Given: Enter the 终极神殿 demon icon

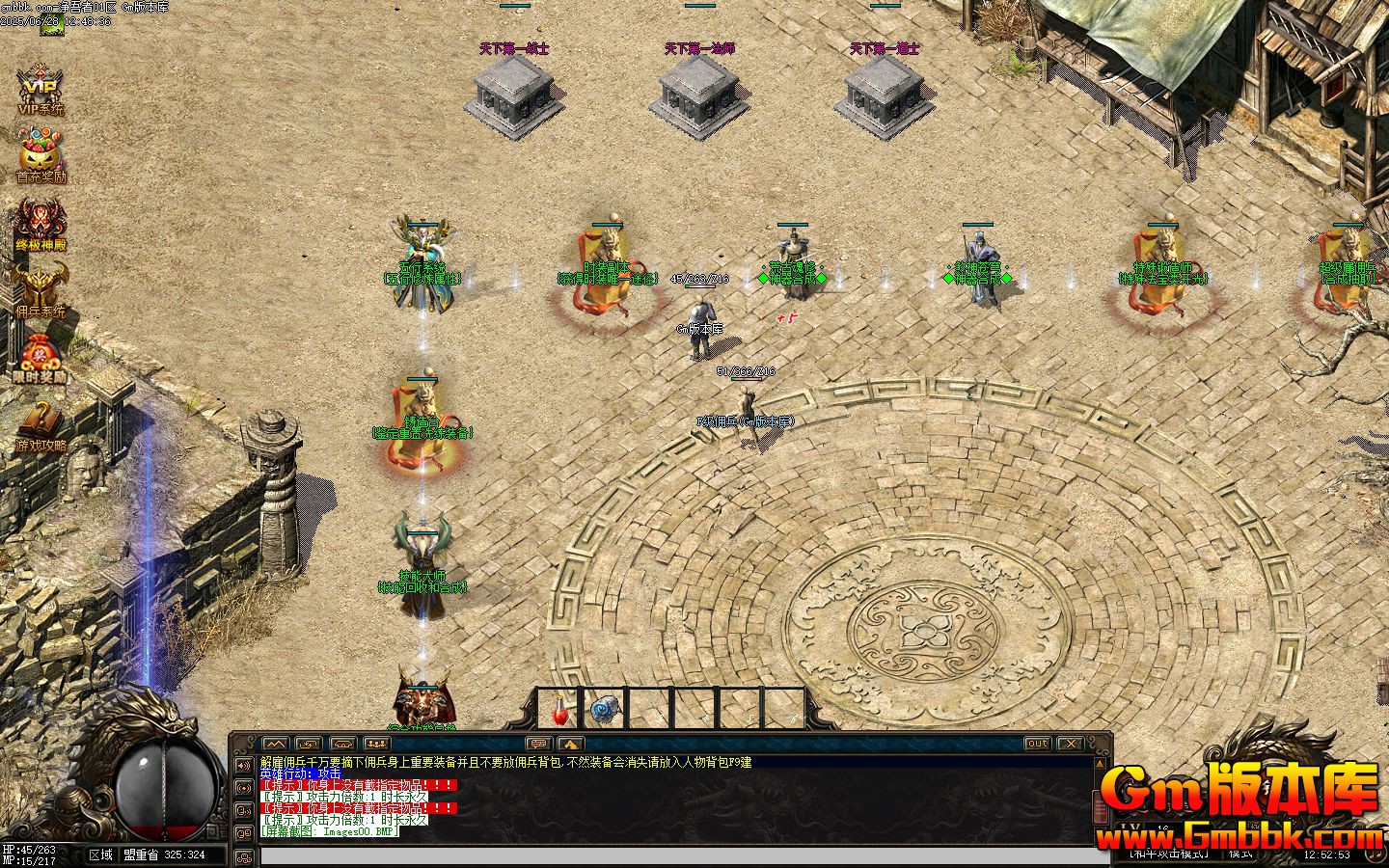Looking at the screenshot, I should [x=41, y=224].
